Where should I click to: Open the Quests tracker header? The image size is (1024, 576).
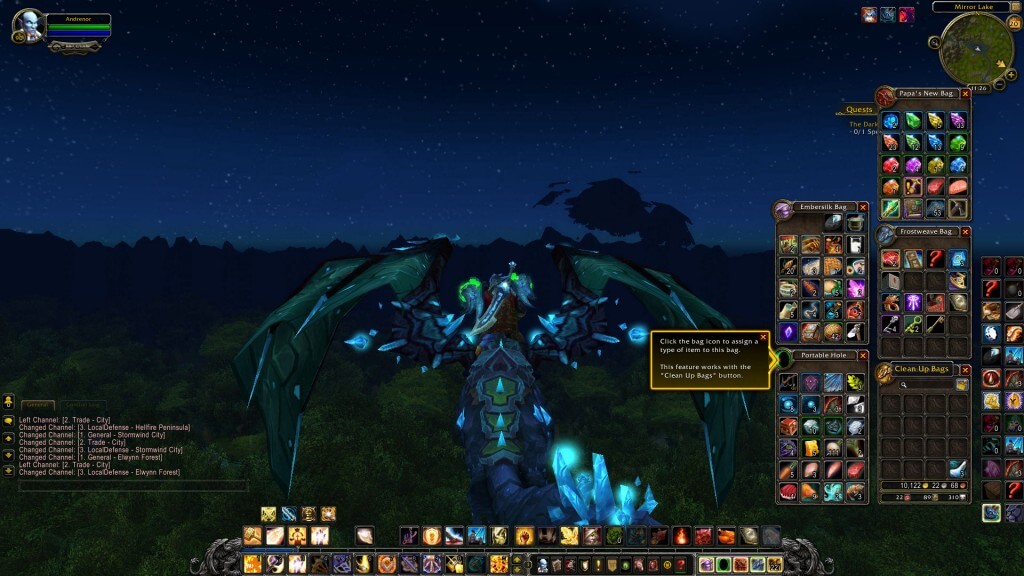pyautogui.click(x=859, y=110)
